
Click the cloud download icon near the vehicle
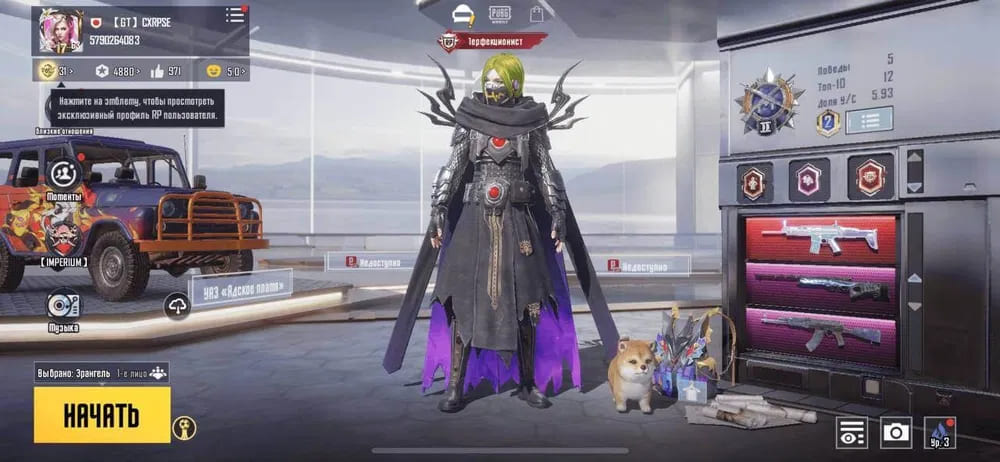point(177,306)
